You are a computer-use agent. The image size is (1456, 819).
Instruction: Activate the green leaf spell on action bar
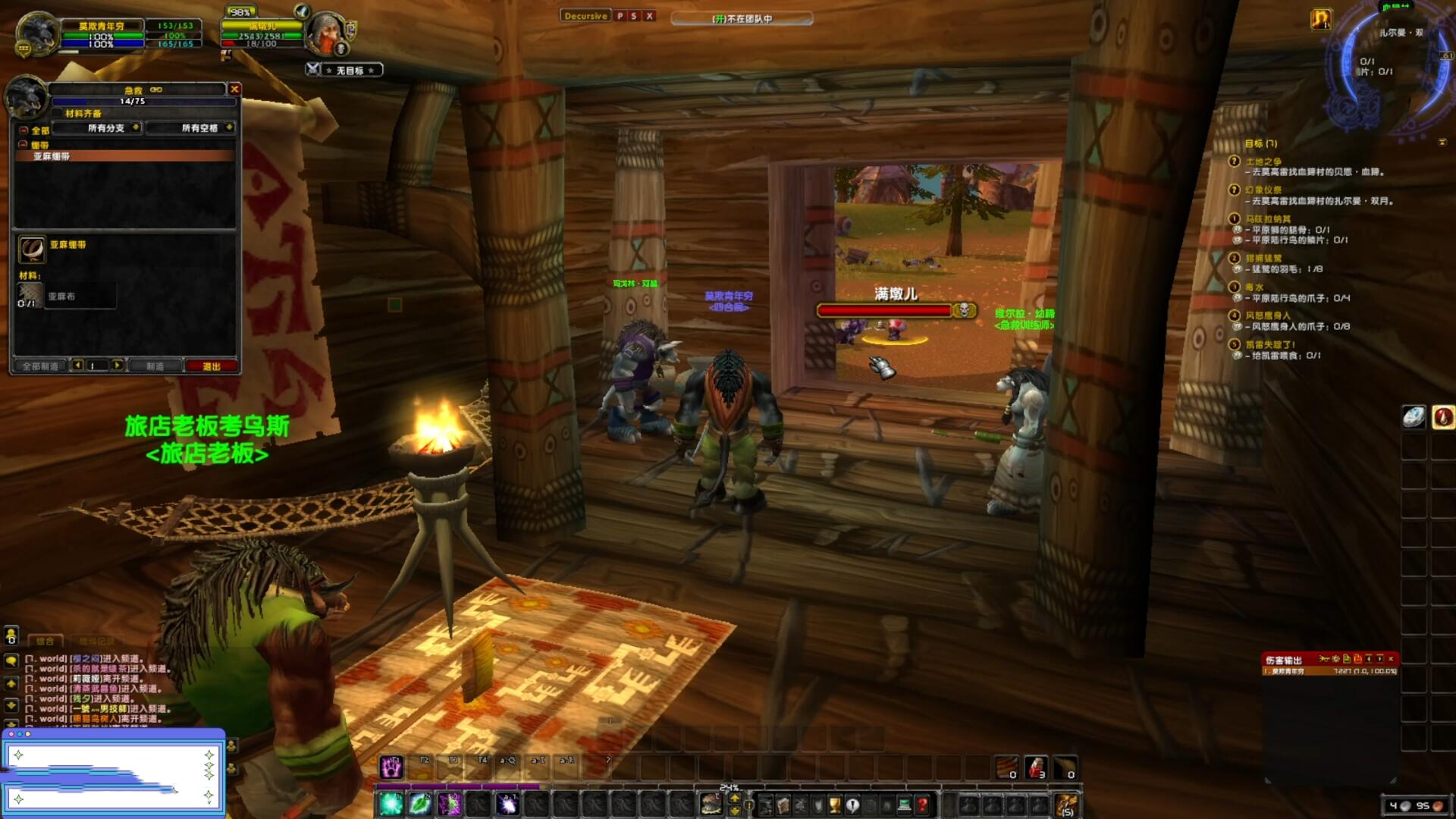point(419,804)
